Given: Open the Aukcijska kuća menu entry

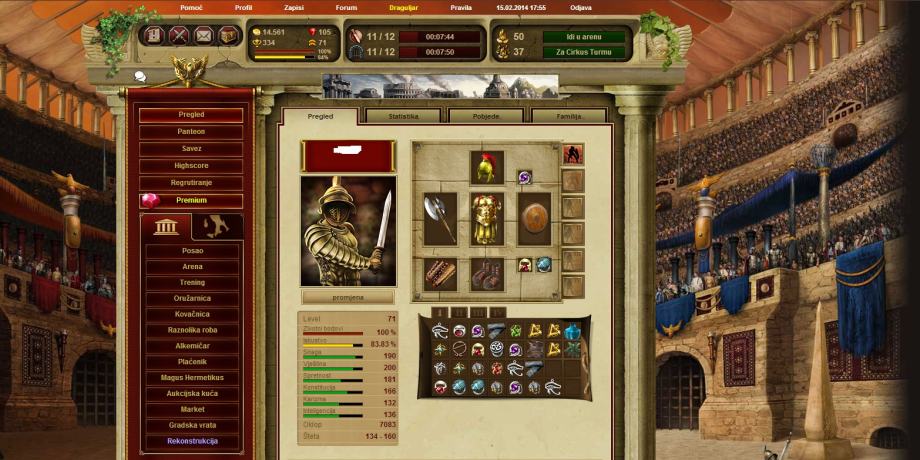Looking at the screenshot, I should pyautogui.click(x=192, y=394).
